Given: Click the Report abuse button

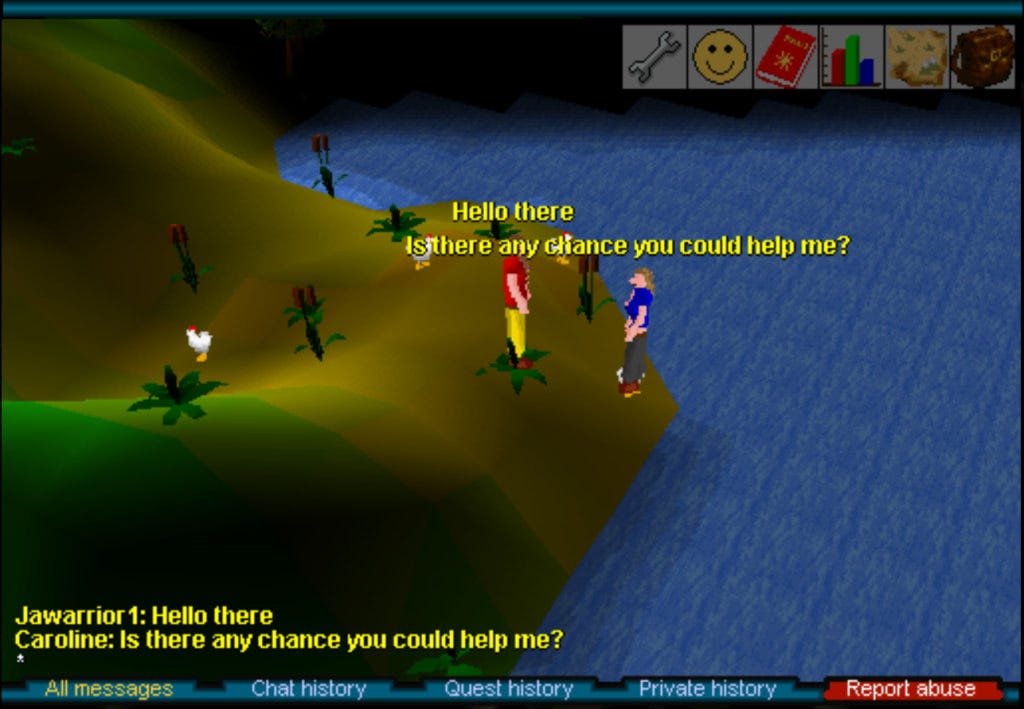Looking at the screenshot, I should coord(910,689).
